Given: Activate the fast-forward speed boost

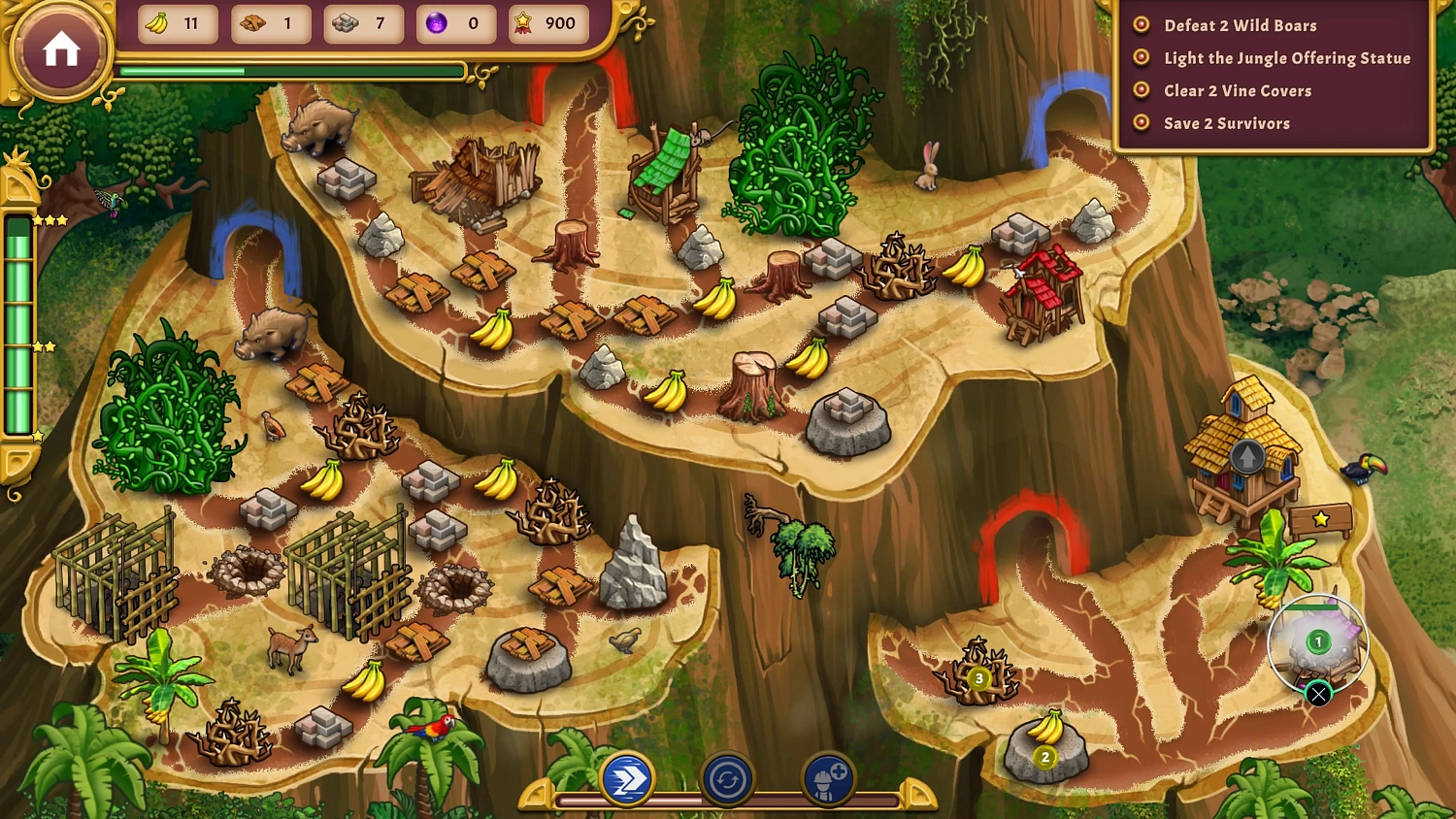Looking at the screenshot, I should tap(629, 778).
